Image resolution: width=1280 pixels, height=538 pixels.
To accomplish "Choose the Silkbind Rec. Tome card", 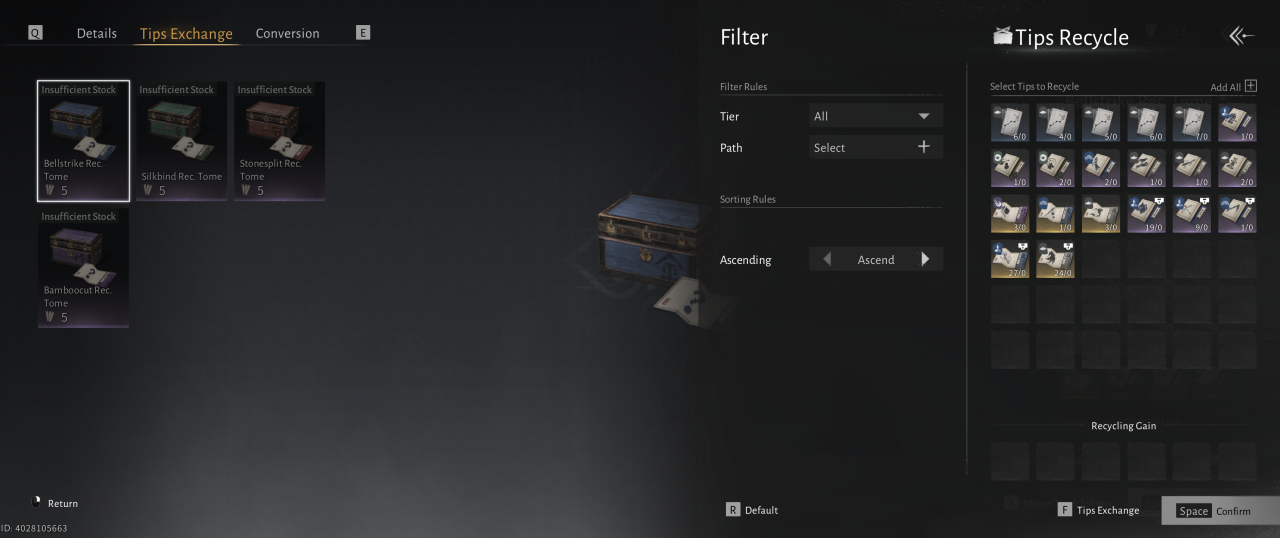I will [x=181, y=141].
